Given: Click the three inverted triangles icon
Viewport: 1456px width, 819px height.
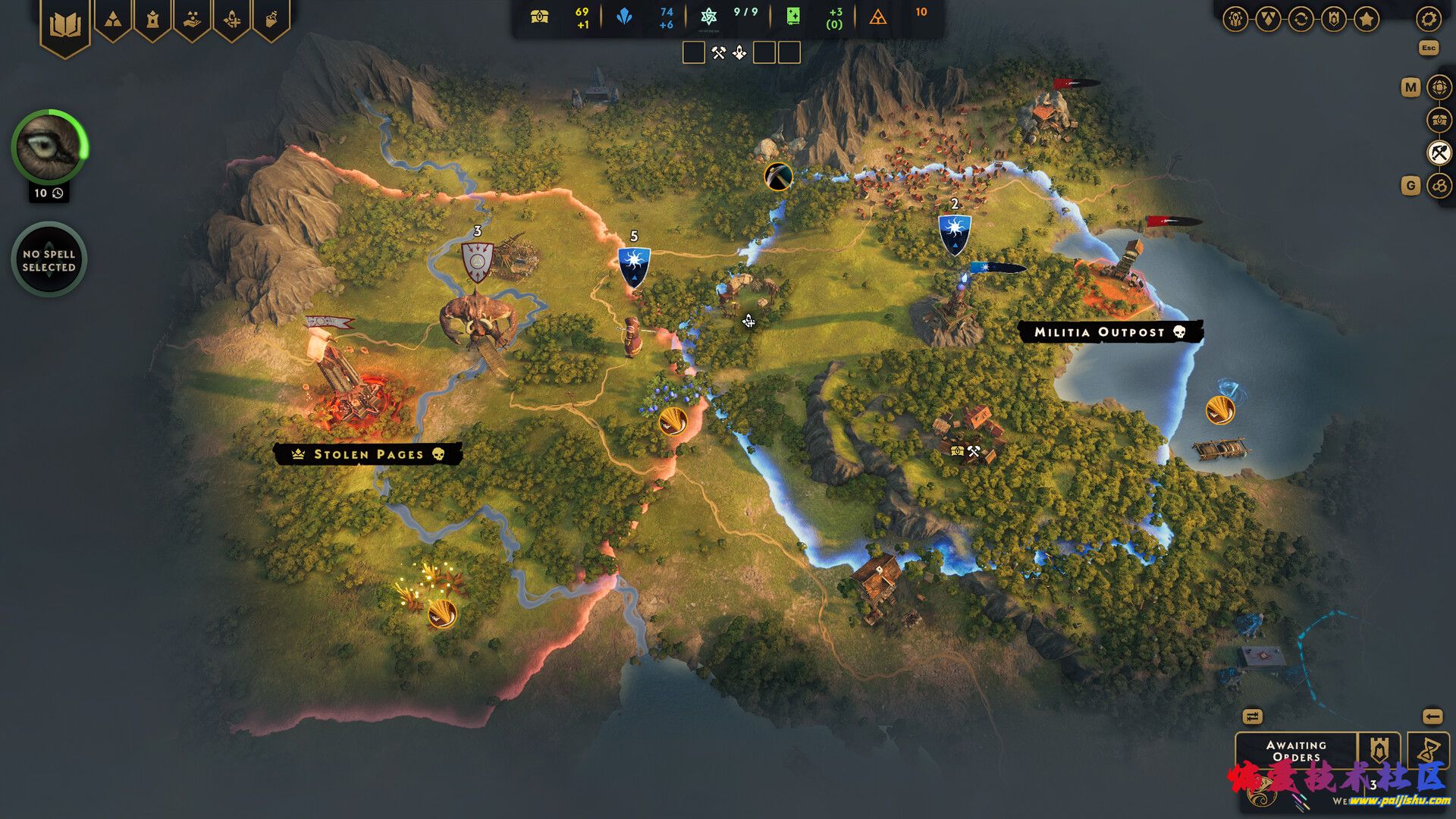Looking at the screenshot, I should 1268,19.
